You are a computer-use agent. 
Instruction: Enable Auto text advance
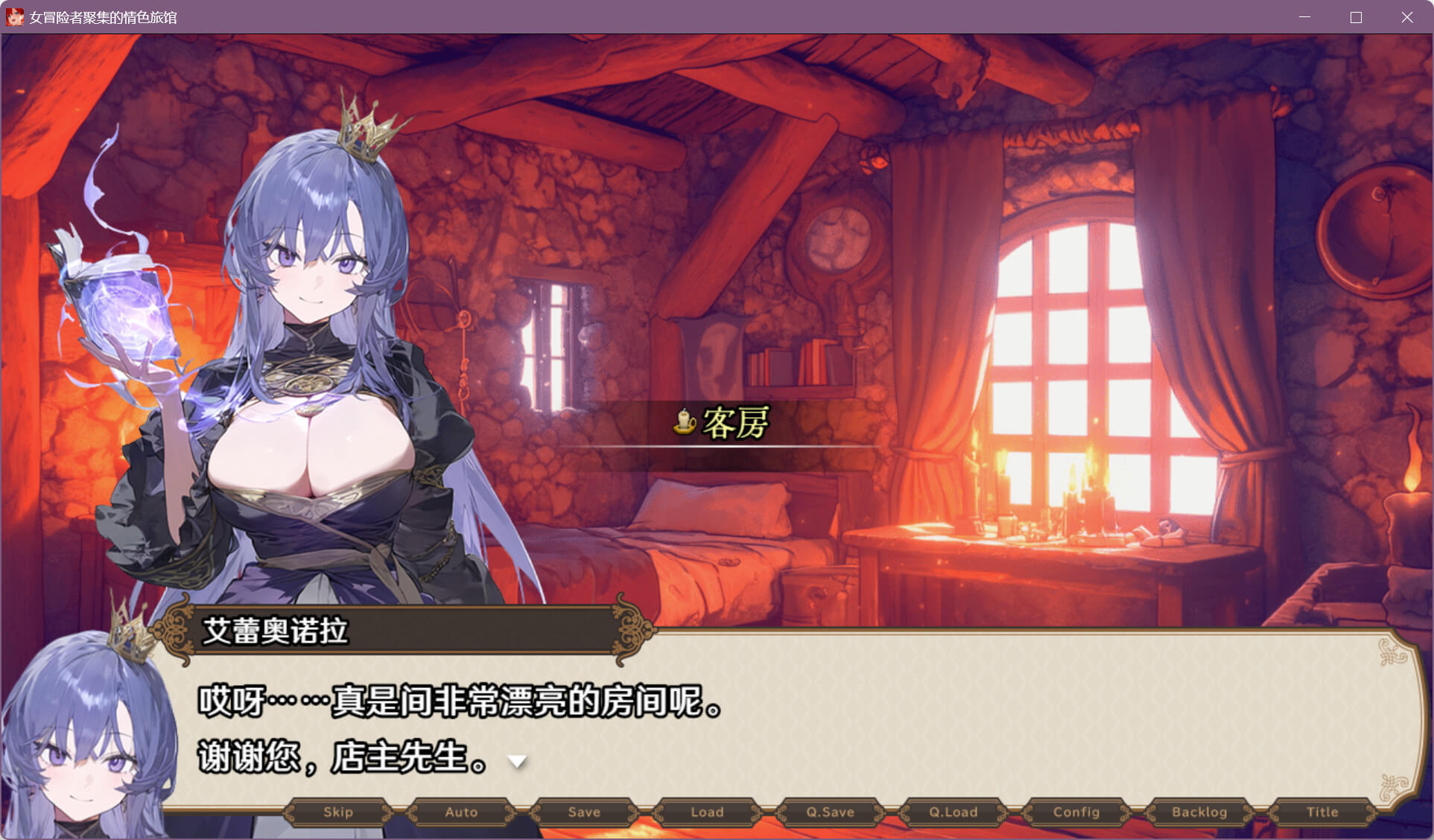pos(461,812)
